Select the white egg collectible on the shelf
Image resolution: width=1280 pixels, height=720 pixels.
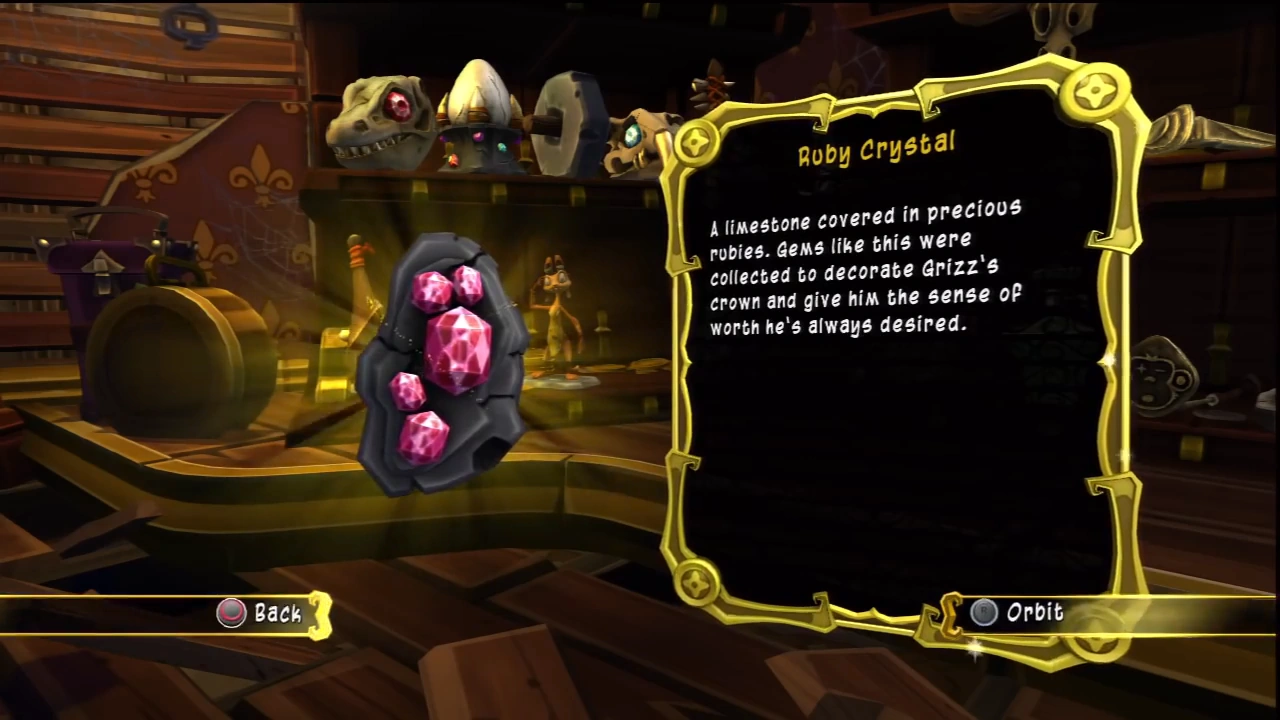pyautogui.click(x=478, y=100)
